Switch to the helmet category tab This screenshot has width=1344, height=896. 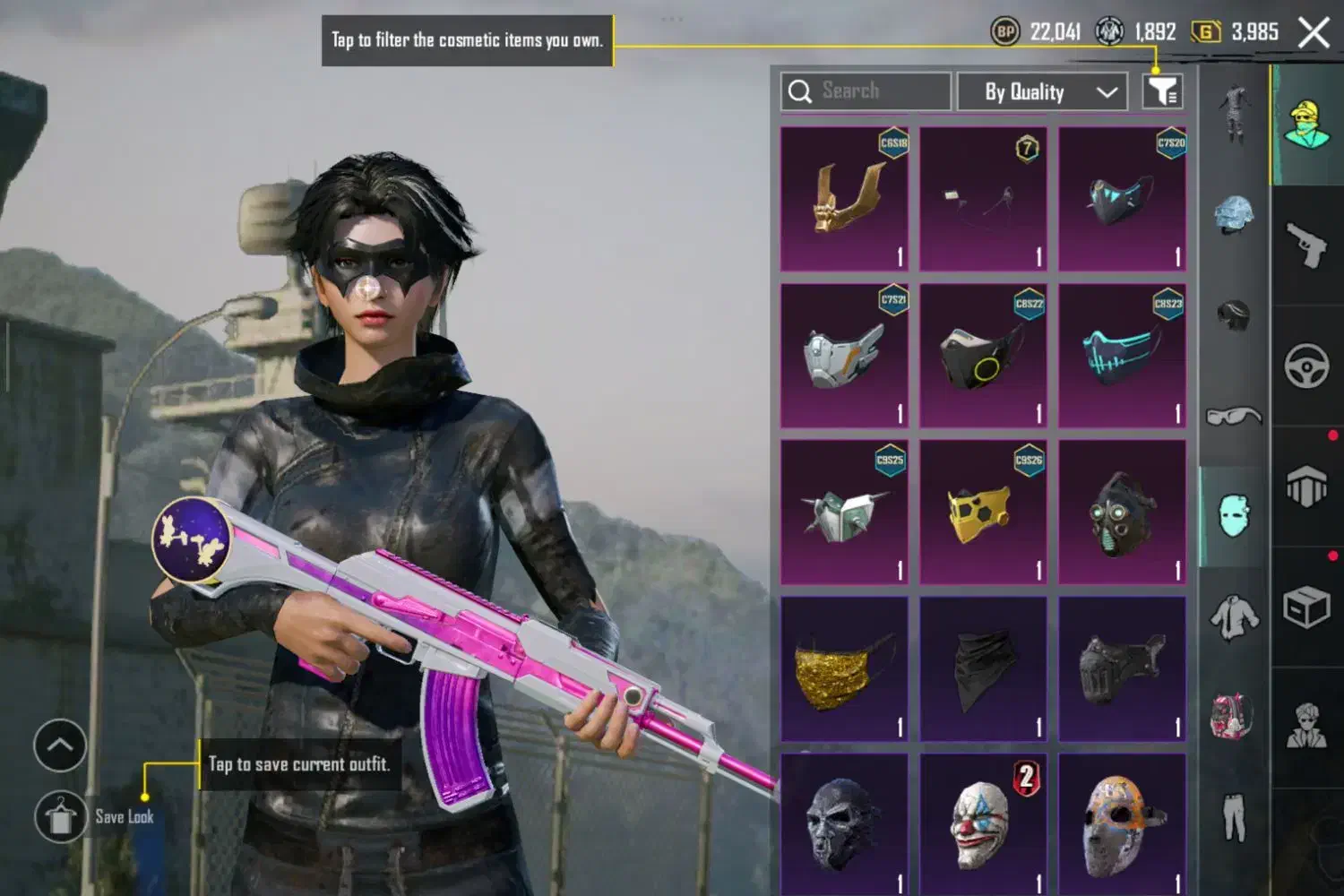coord(1234,215)
